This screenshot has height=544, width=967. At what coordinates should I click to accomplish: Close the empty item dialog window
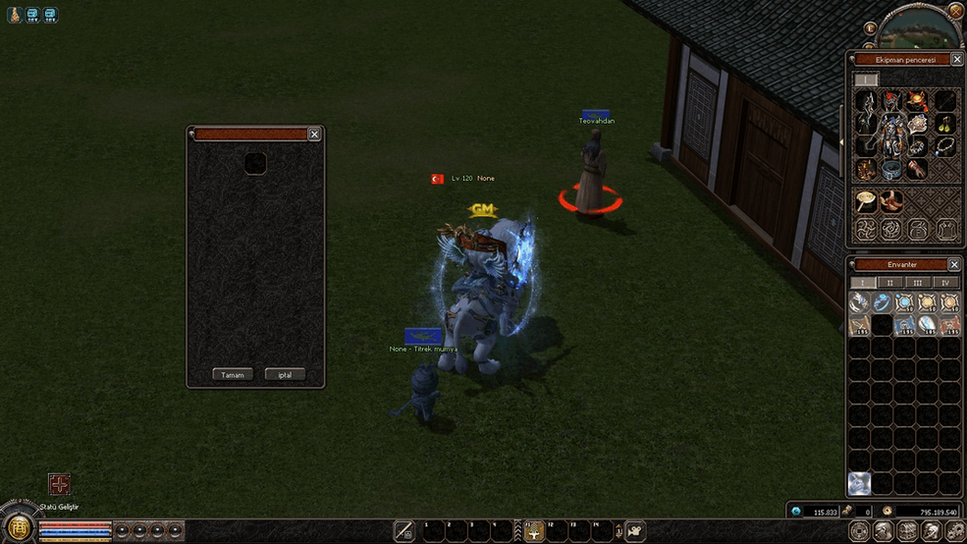click(314, 134)
